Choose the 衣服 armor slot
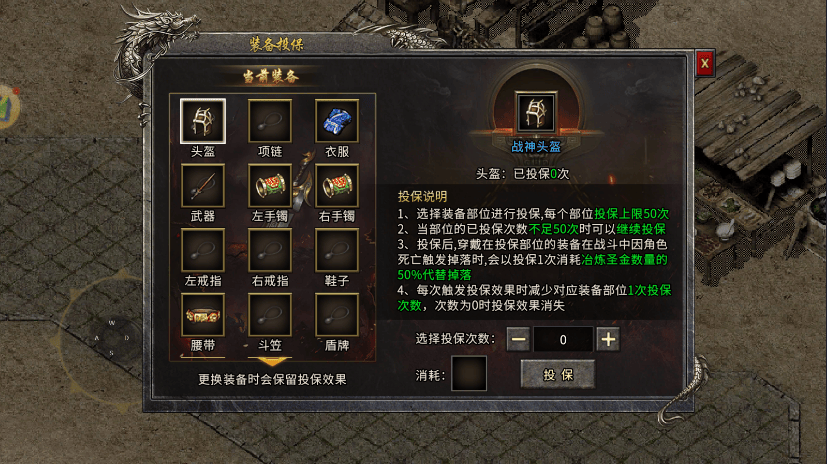827x464 pixels. pyautogui.click(x=337, y=120)
